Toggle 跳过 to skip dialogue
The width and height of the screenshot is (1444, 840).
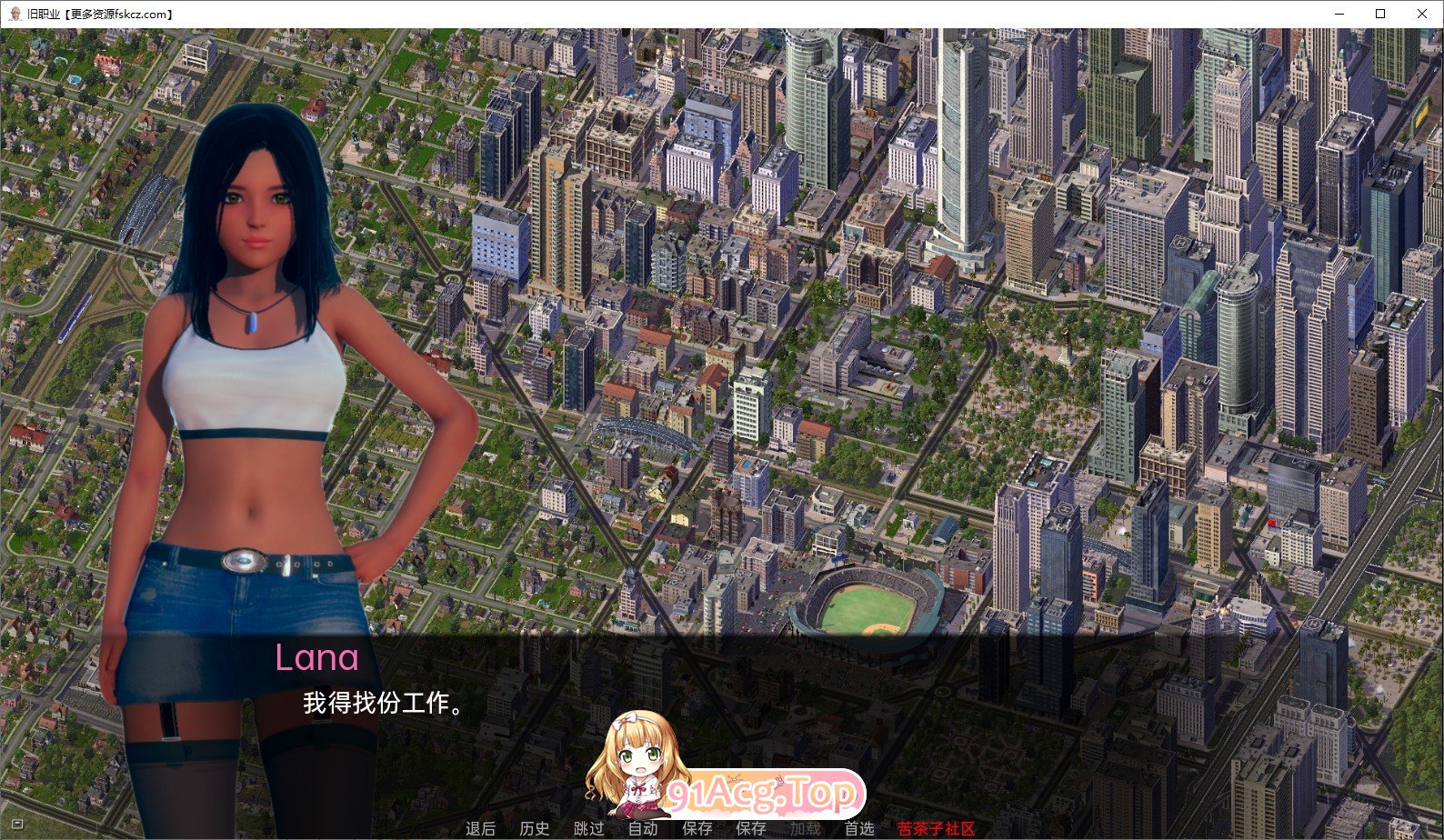coord(589,828)
